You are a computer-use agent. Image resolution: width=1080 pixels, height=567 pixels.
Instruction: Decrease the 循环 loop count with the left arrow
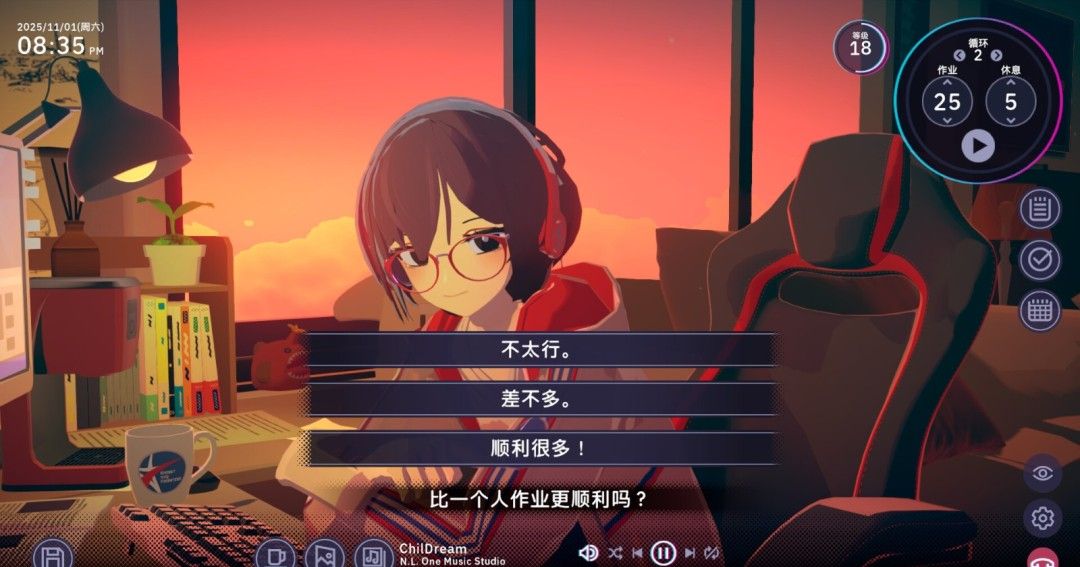pyautogui.click(x=959, y=56)
